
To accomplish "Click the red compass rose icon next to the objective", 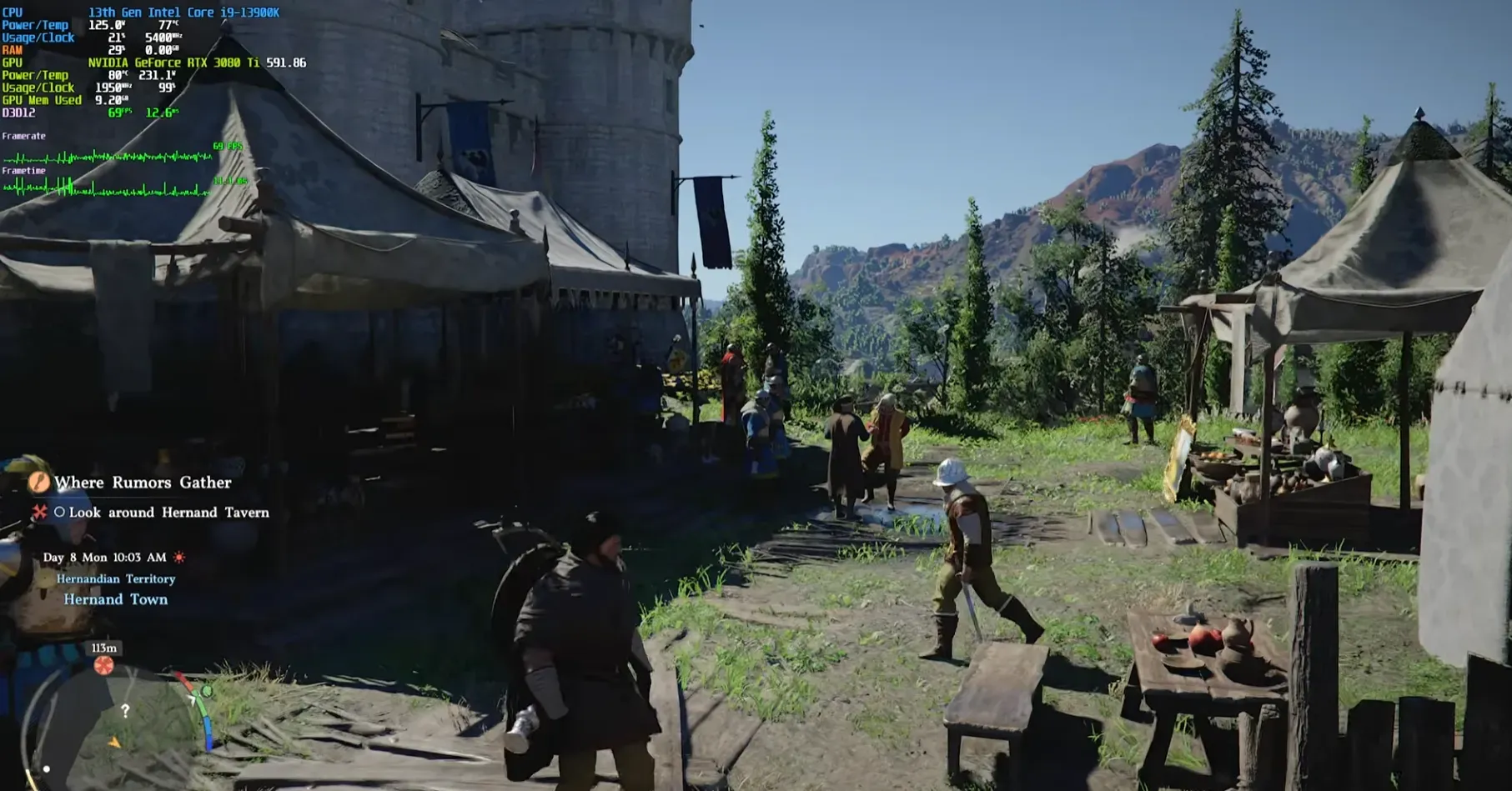I will pos(40,513).
